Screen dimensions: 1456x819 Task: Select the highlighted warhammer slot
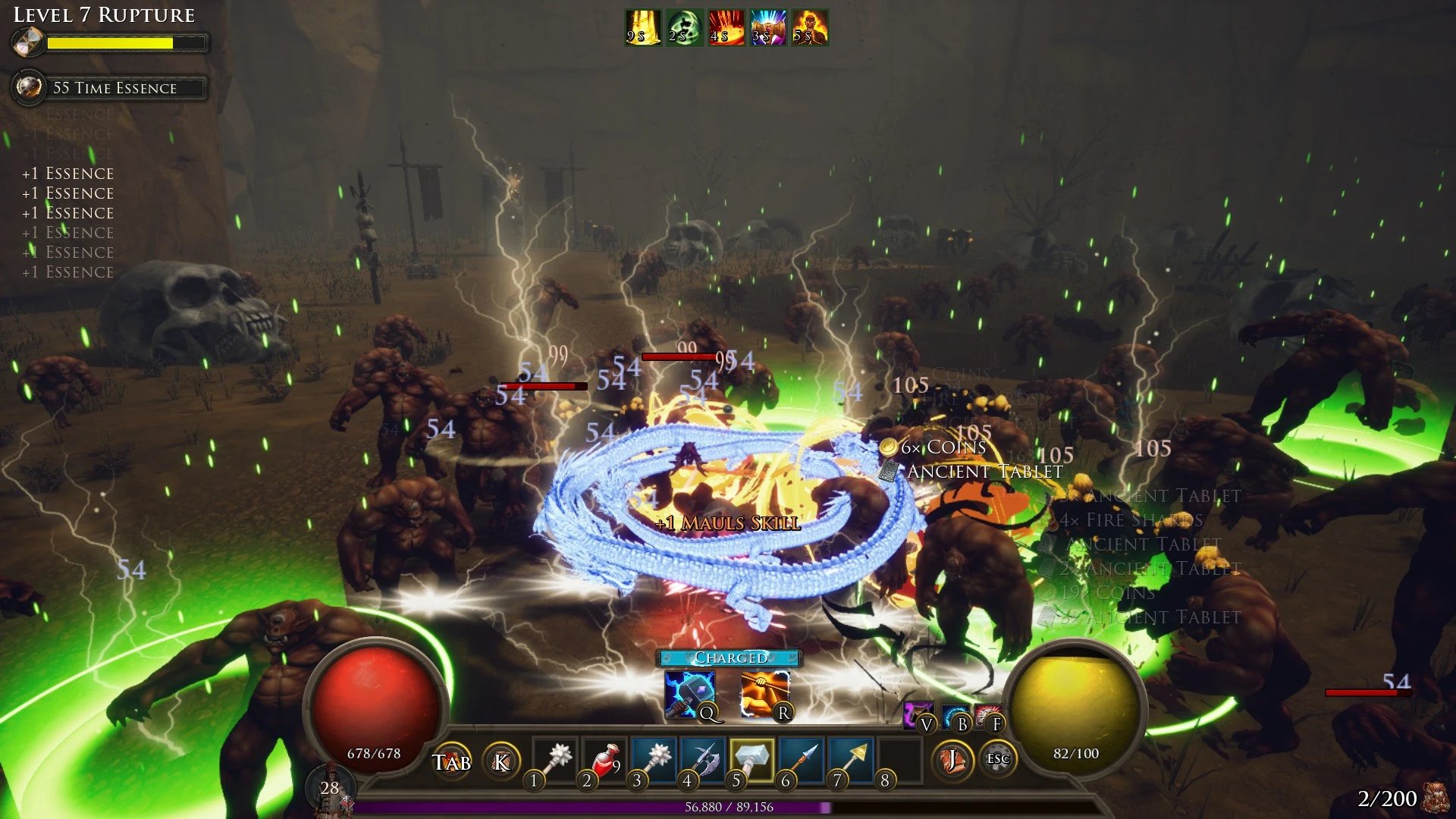(752, 758)
